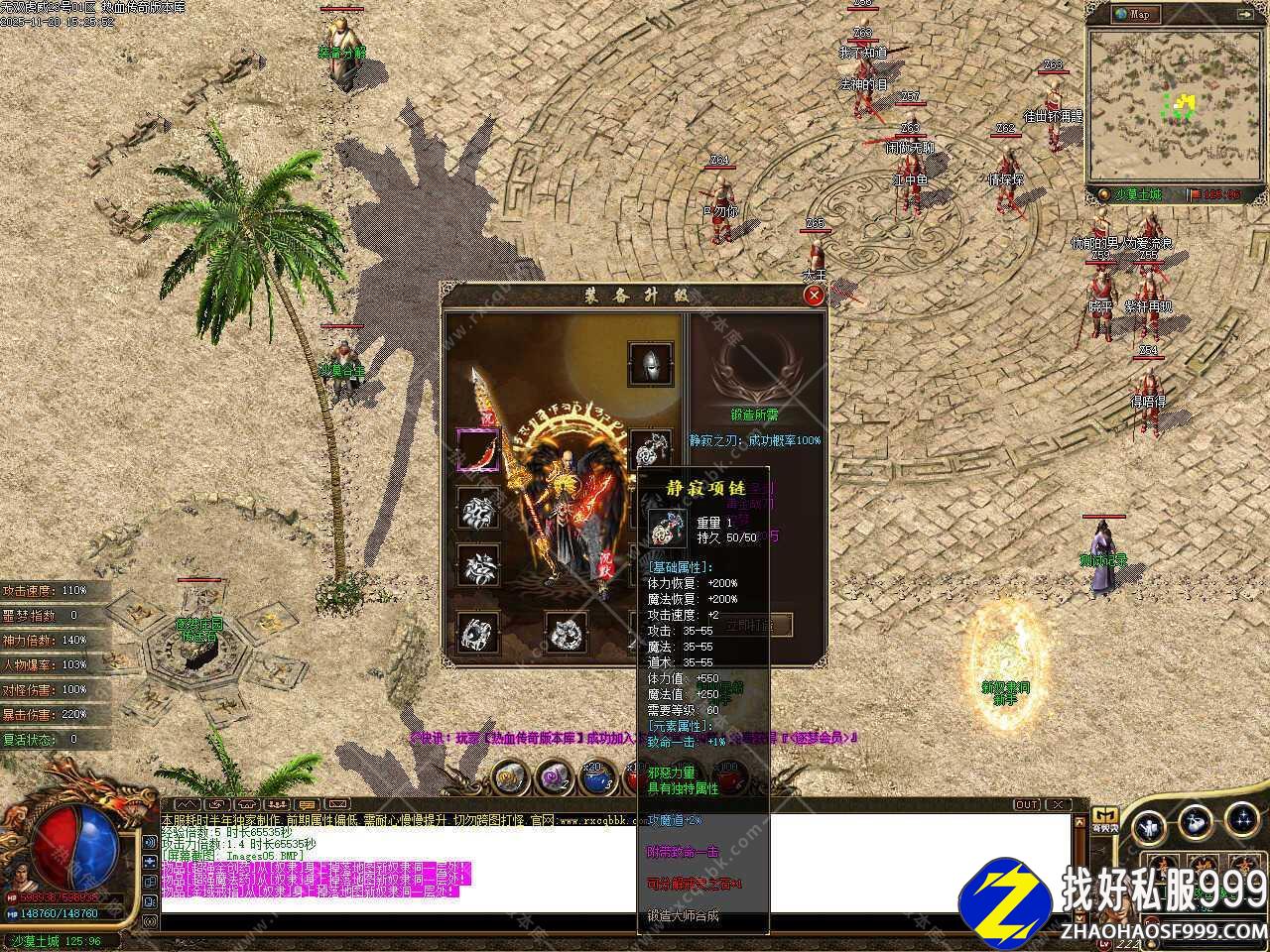The width and height of the screenshot is (1270, 952).
Task: Click the OUT button on chat bar
Action: pyautogui.click(x=1027, y=804)
